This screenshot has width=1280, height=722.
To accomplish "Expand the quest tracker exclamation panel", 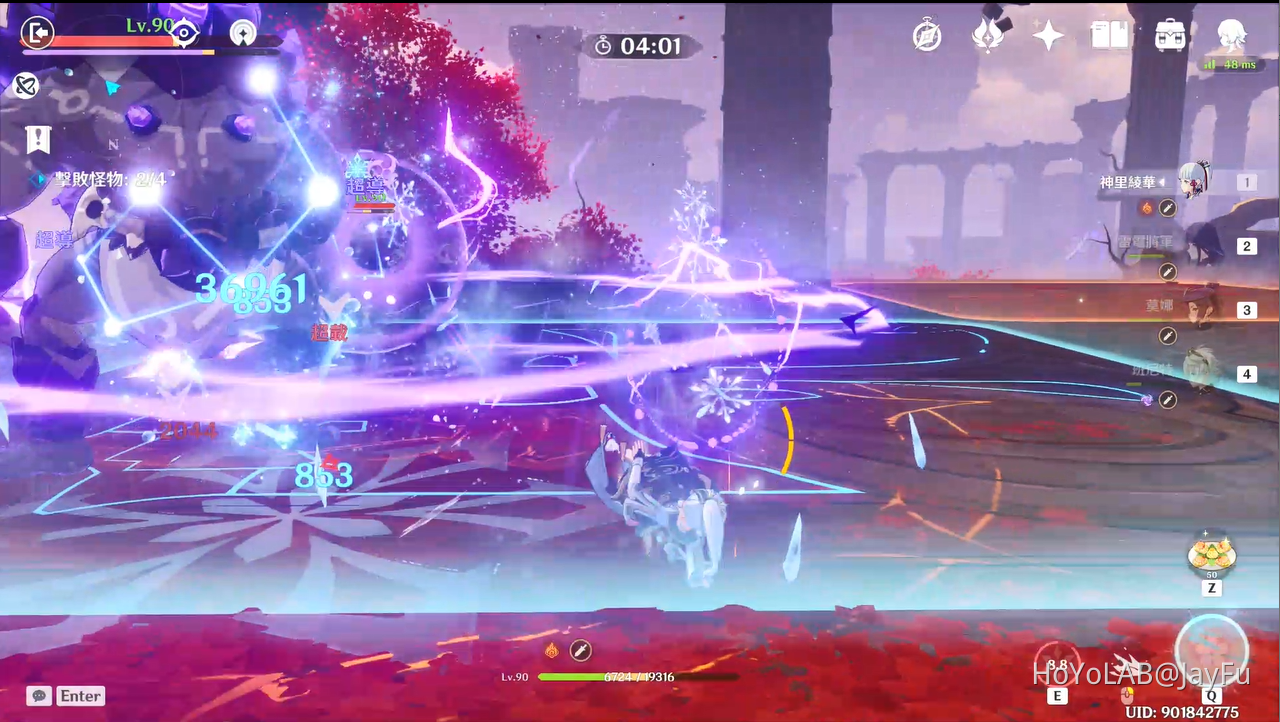I will pos(38,140).
